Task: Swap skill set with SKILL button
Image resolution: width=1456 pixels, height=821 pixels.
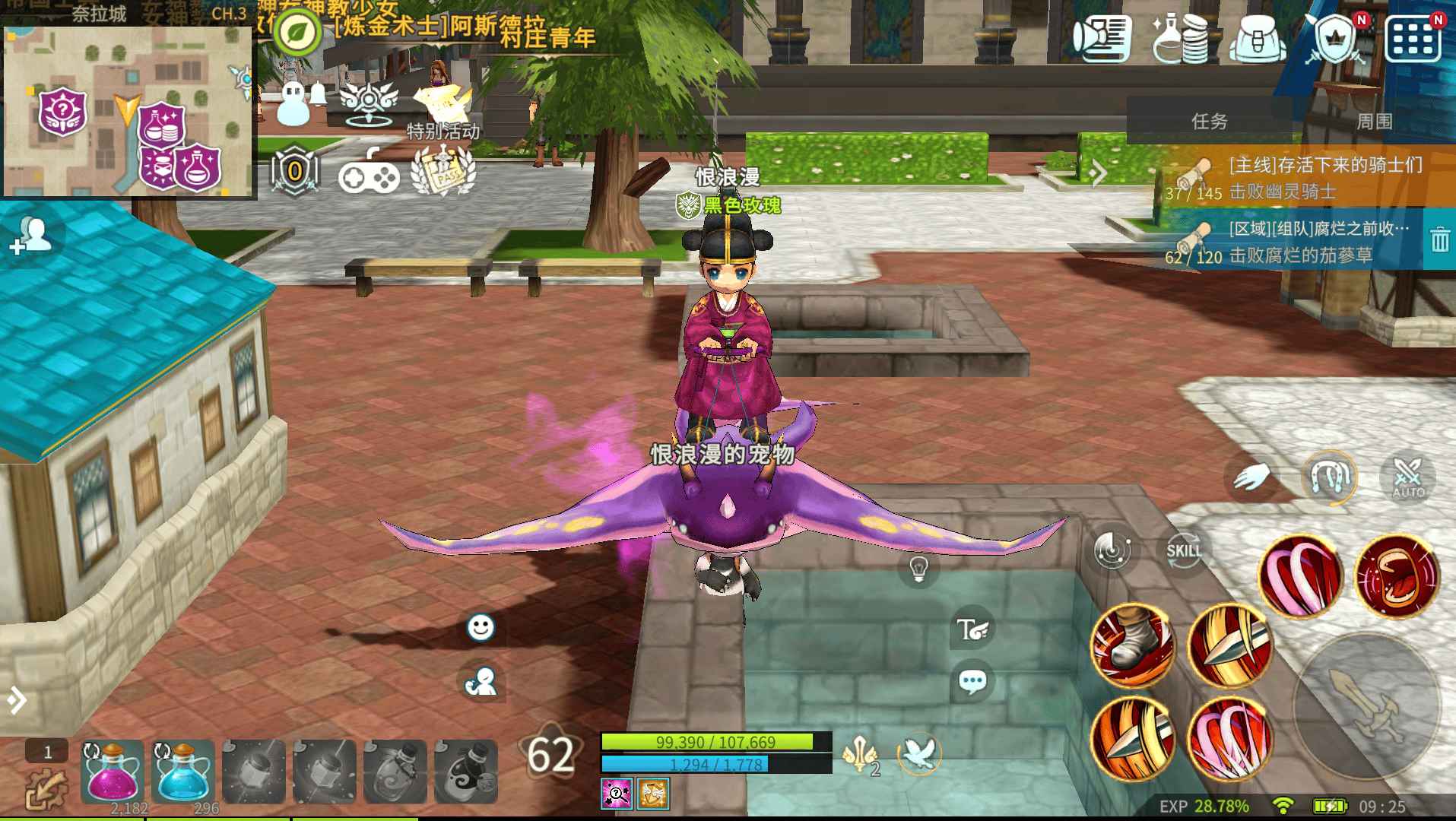Action: click(1184, 550)
